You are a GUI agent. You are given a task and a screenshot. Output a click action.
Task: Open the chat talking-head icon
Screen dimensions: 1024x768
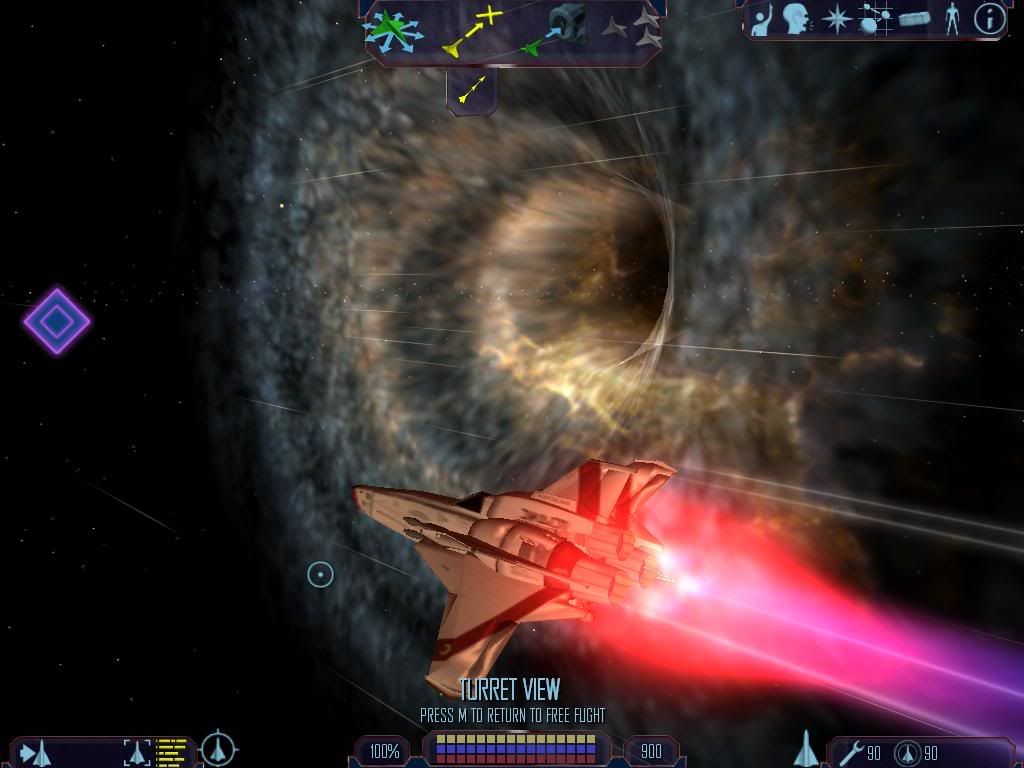coord(796,19)
